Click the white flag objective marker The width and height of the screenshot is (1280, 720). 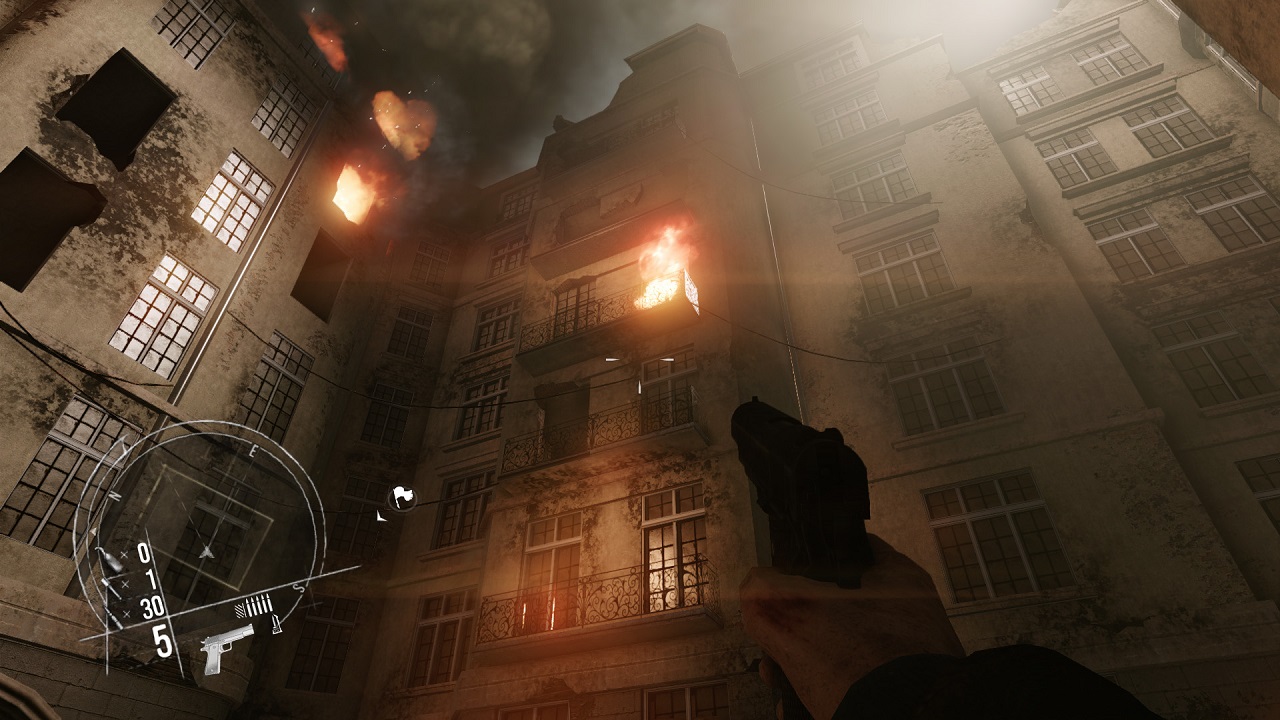[x=402, y=496]
